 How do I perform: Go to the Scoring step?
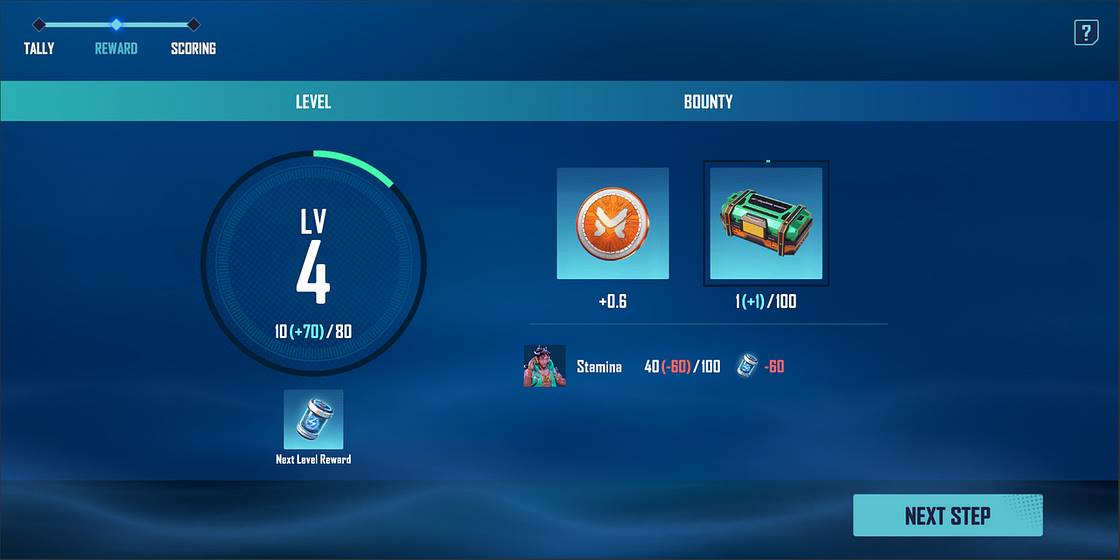193,47
